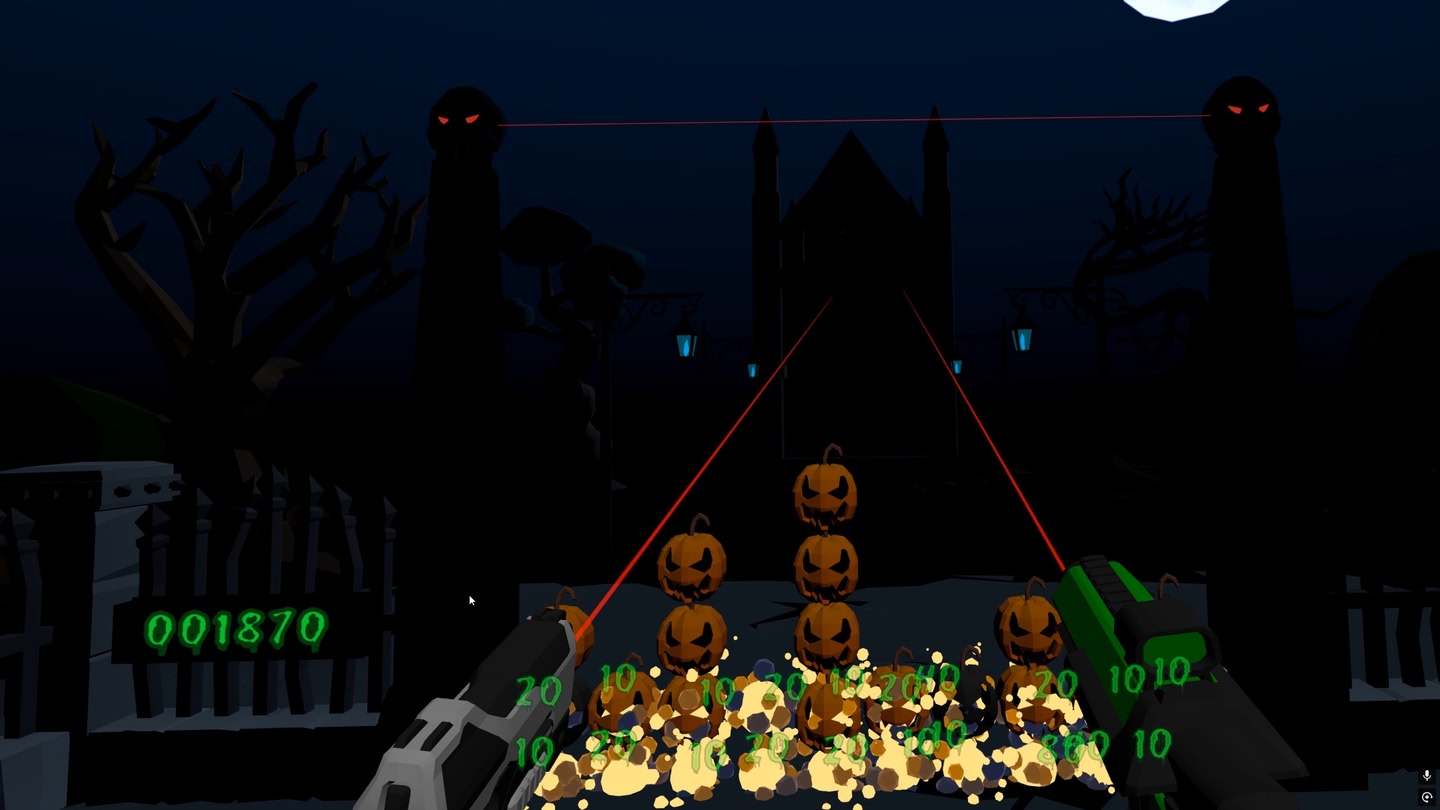Click the ghost with red eyes on the right
Screen dimensions: 1440x810
[x=1243, y=110]
